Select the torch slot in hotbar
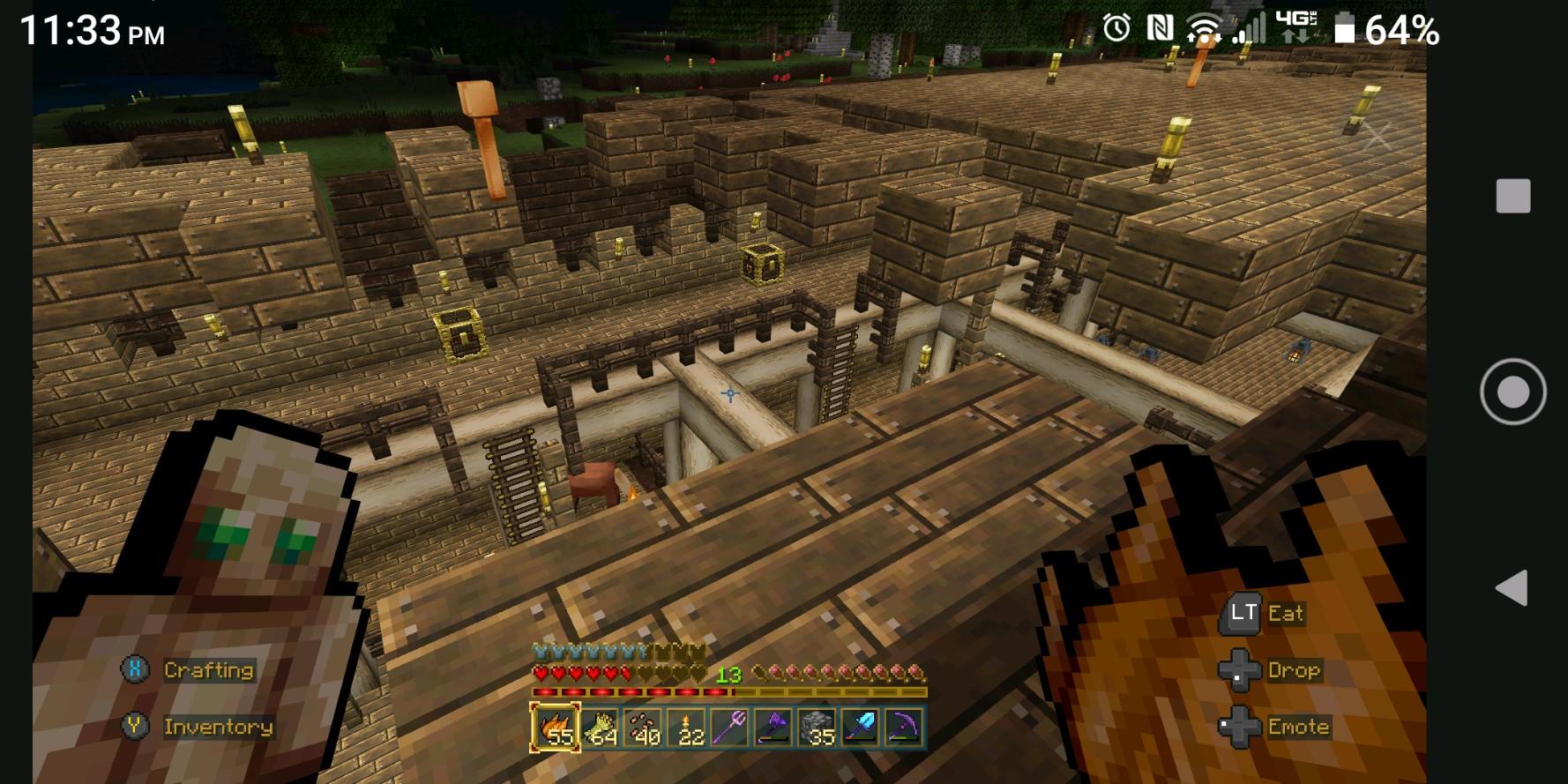Viewport: 1568px width, 784px height. (x=688, y=728)
